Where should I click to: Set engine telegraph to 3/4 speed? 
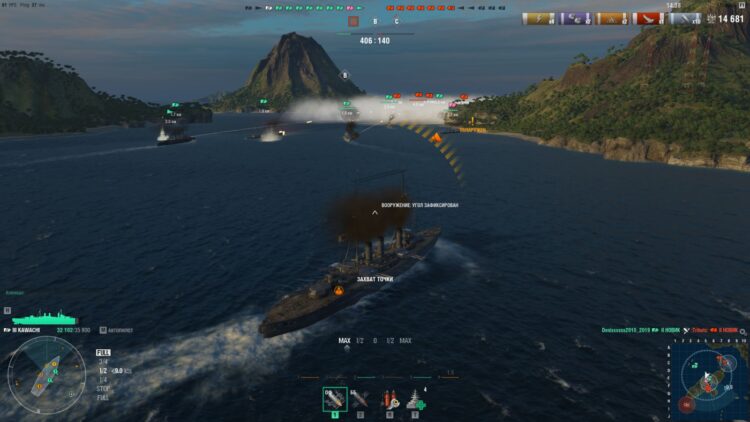tap(102, 361)
